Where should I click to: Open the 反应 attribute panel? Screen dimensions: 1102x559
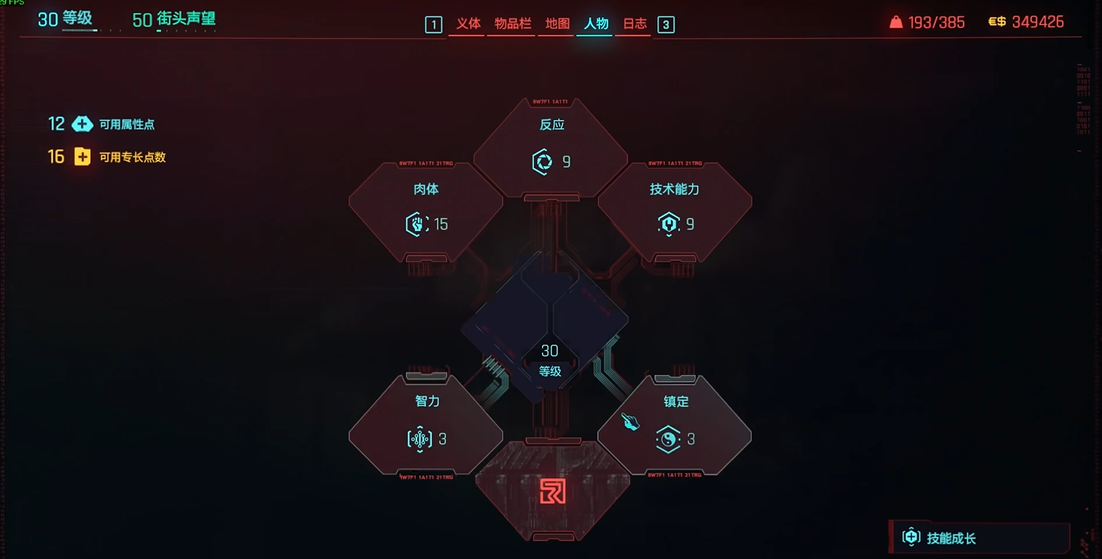click(551, 147)
